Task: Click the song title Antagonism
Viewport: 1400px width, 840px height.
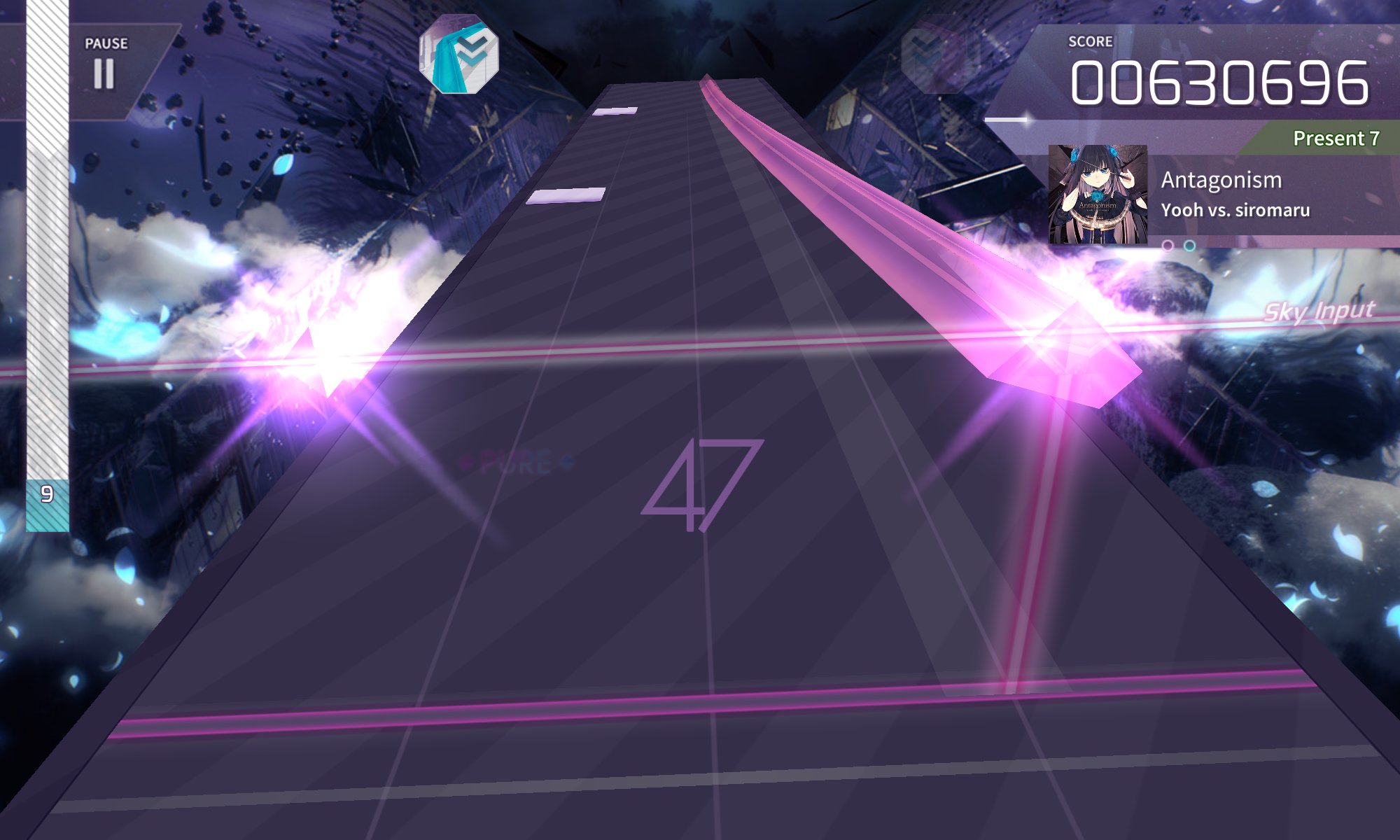Action: tap(1221, 179)
